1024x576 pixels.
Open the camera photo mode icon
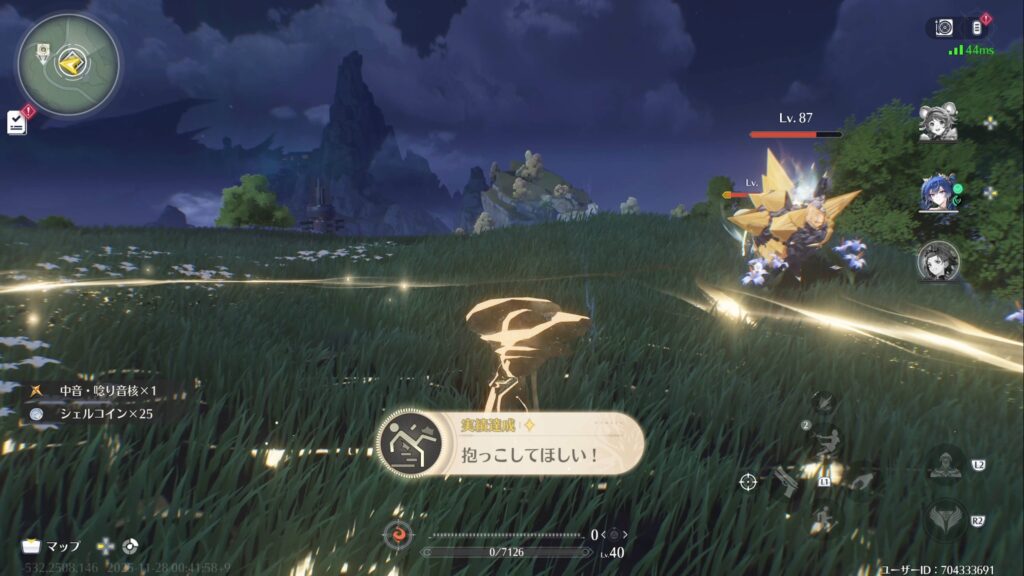(x=944, y=28)
